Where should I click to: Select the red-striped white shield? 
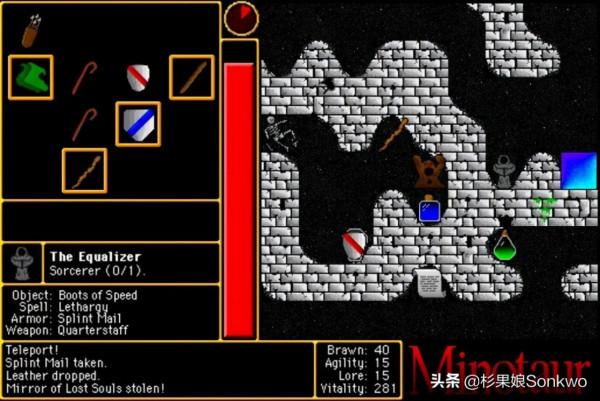138,77
